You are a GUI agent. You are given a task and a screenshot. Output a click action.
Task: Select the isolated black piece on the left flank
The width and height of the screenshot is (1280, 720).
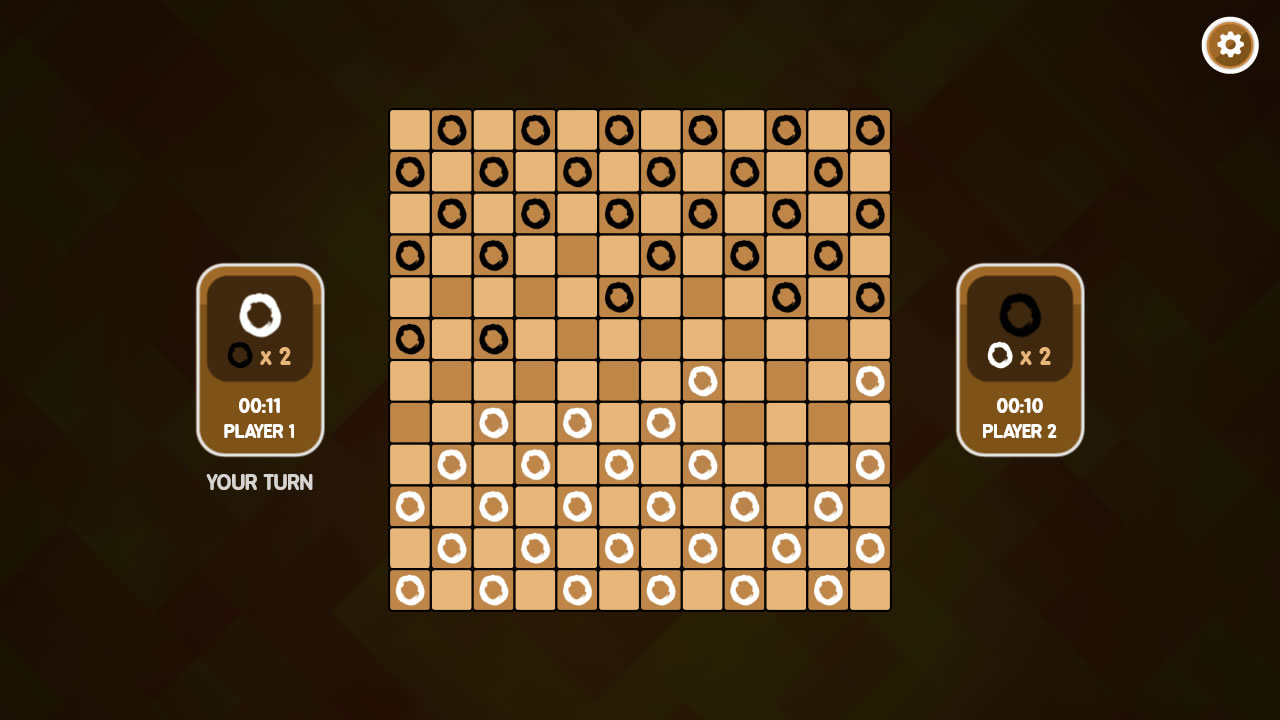pyautogui.click(x=409, y=338)
